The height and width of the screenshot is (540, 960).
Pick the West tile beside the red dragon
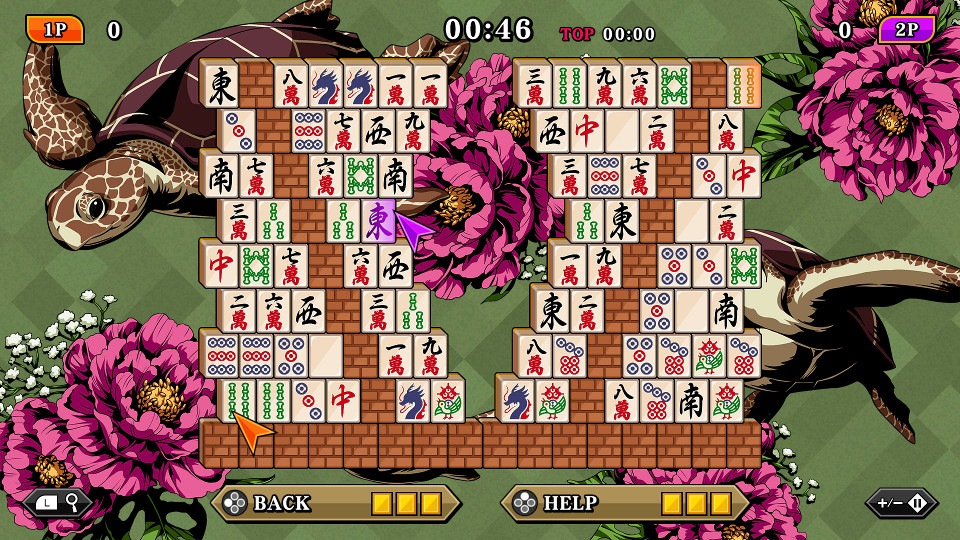(551, 131)
